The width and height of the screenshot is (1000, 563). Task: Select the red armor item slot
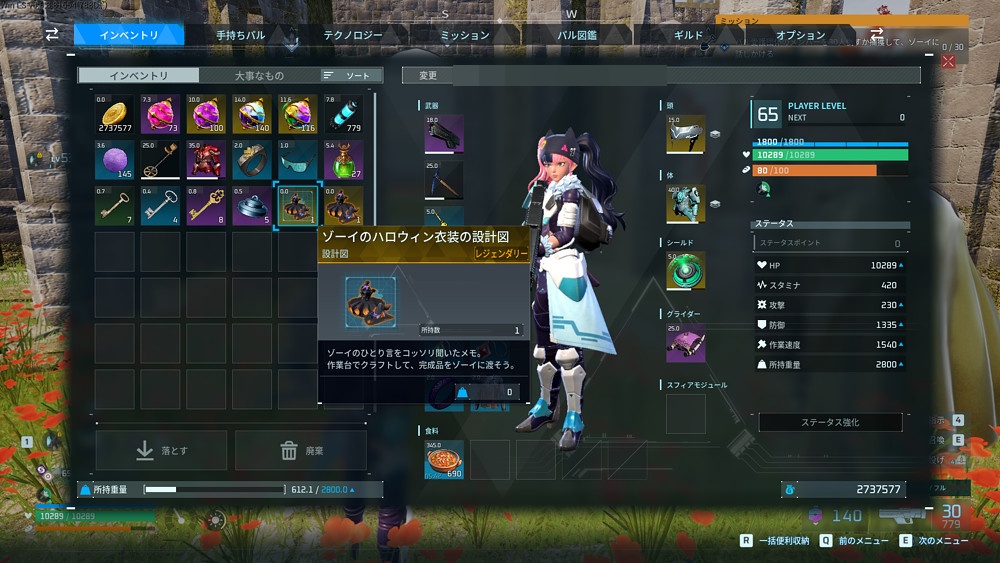[x=207, y=160]
